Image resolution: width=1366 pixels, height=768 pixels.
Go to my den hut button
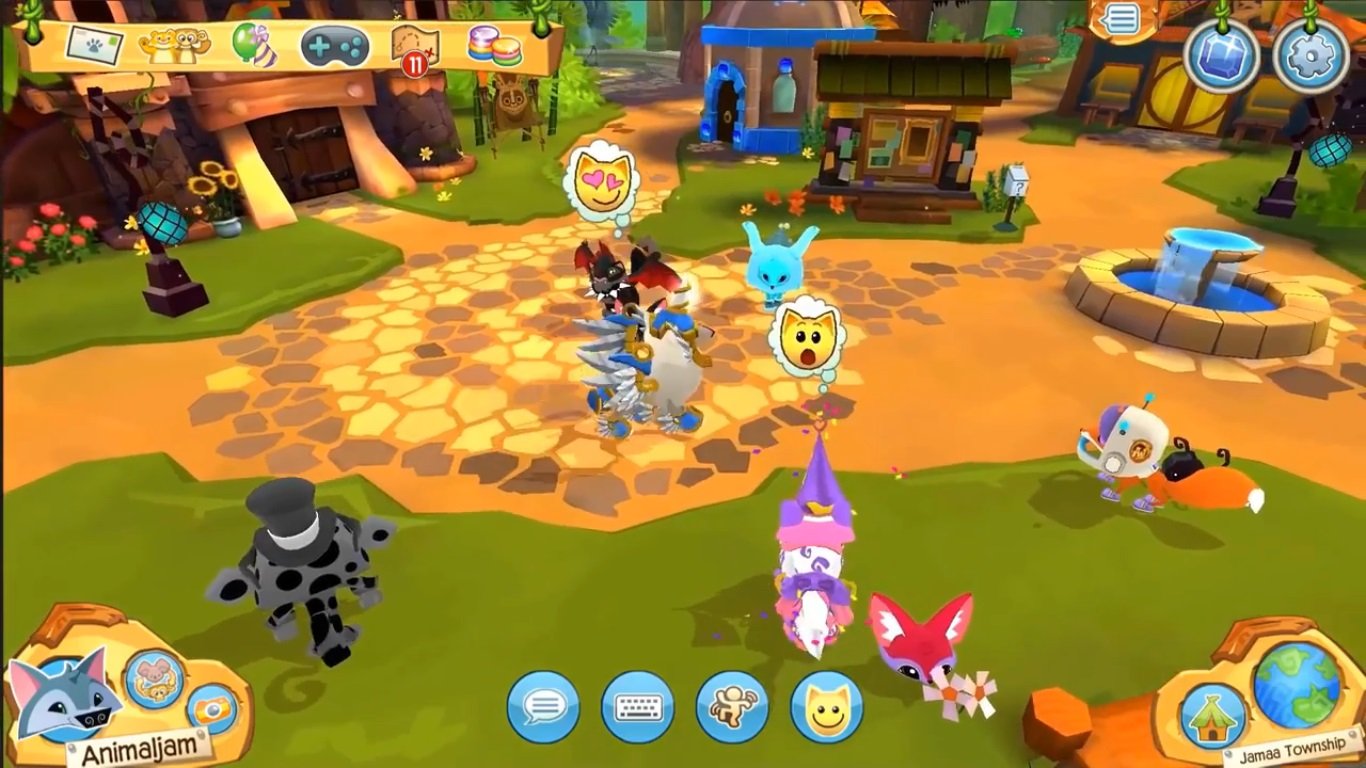[x=1213, y=717]
